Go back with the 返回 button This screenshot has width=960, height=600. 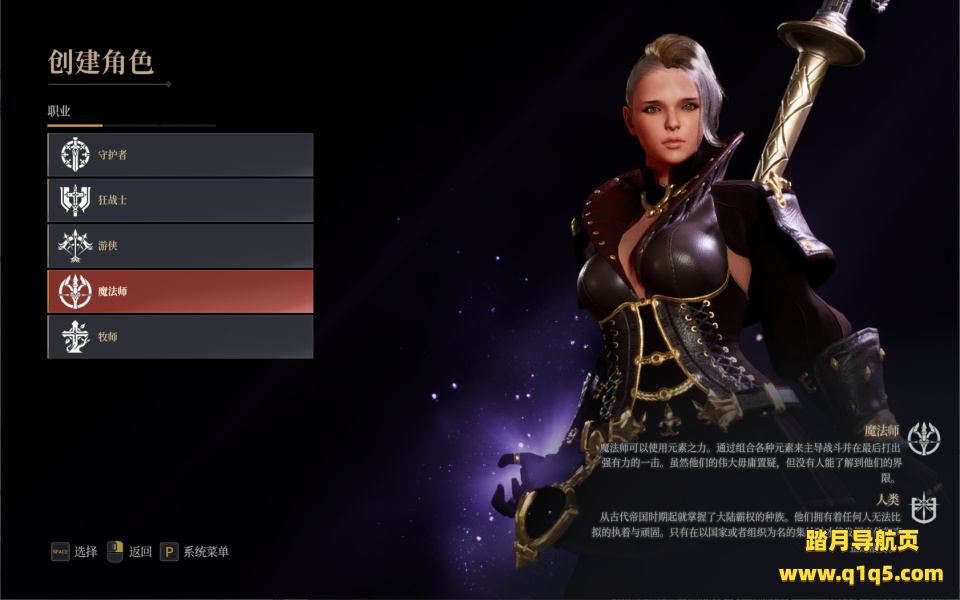pyautogui.click(x=130, y=552)
